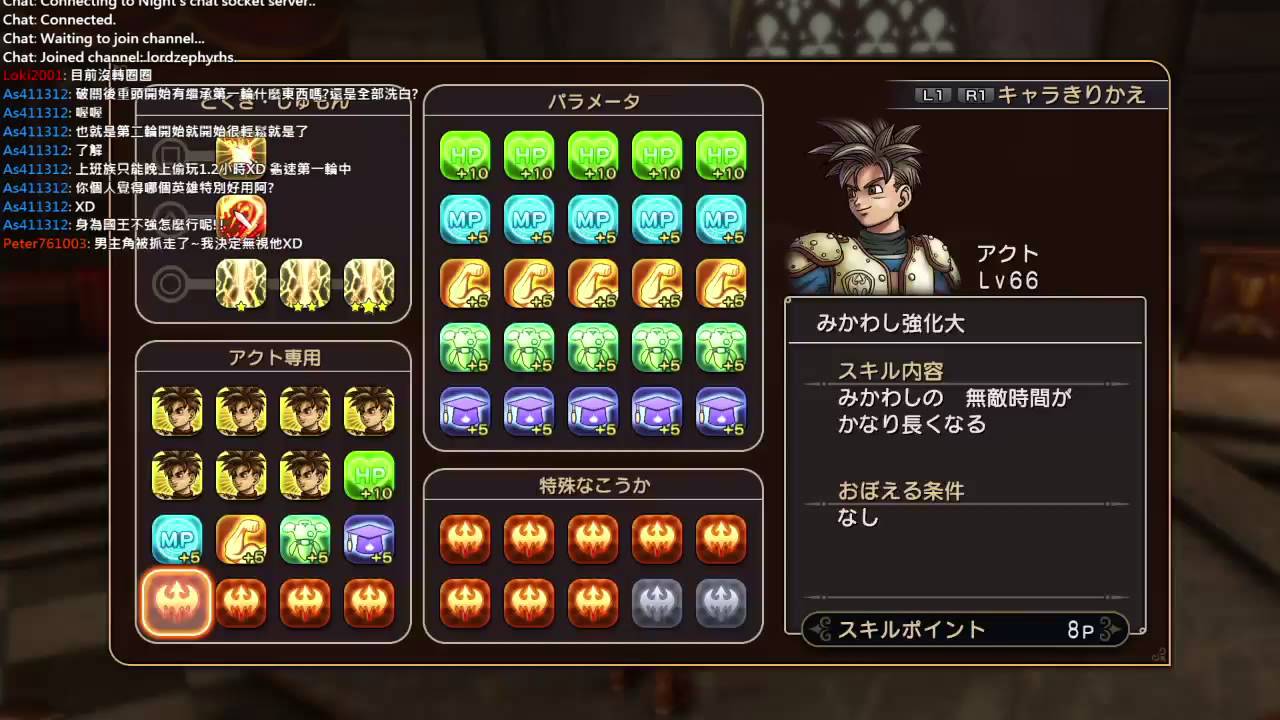
Task: Select the highlighted みかわし強化大 flame skill
Action: (x=177, y=603)
